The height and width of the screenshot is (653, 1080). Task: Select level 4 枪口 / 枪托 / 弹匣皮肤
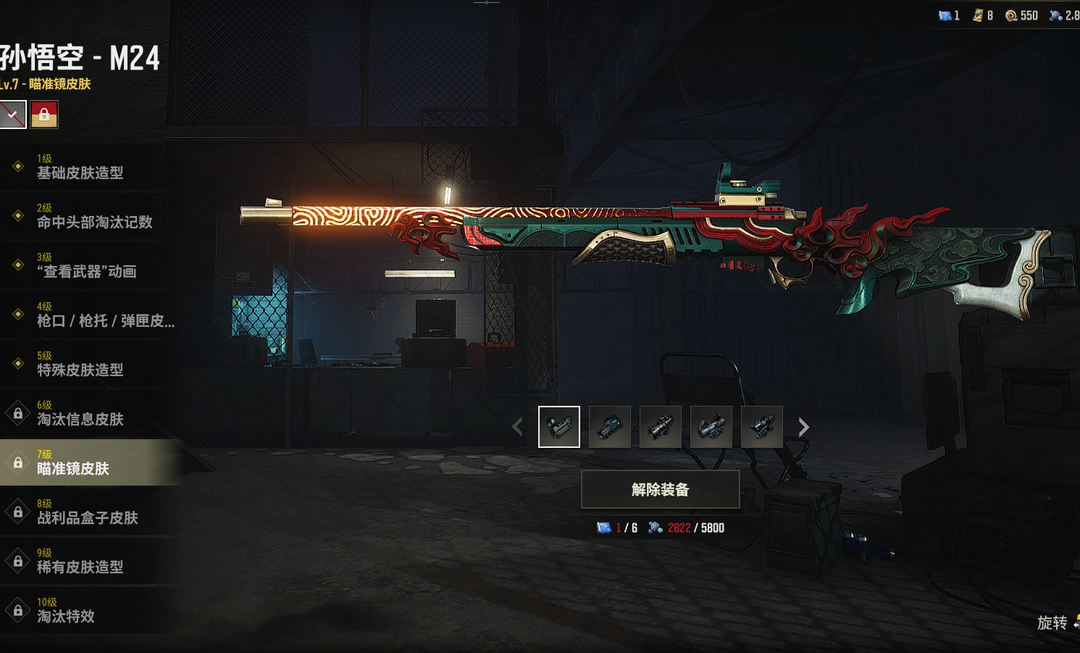coord(90,315)
